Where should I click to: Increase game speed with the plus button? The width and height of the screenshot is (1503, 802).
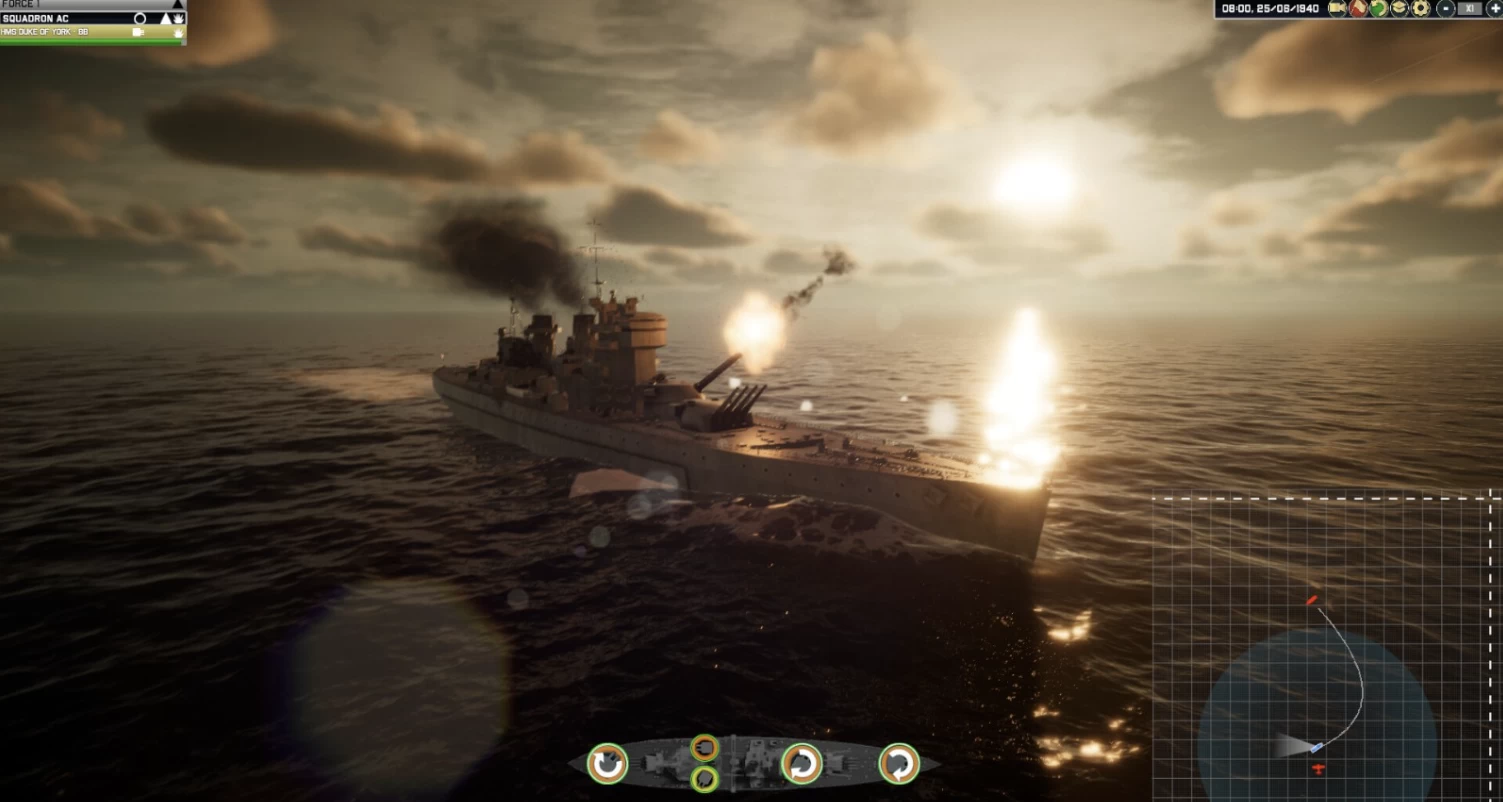click(1494, 9)
